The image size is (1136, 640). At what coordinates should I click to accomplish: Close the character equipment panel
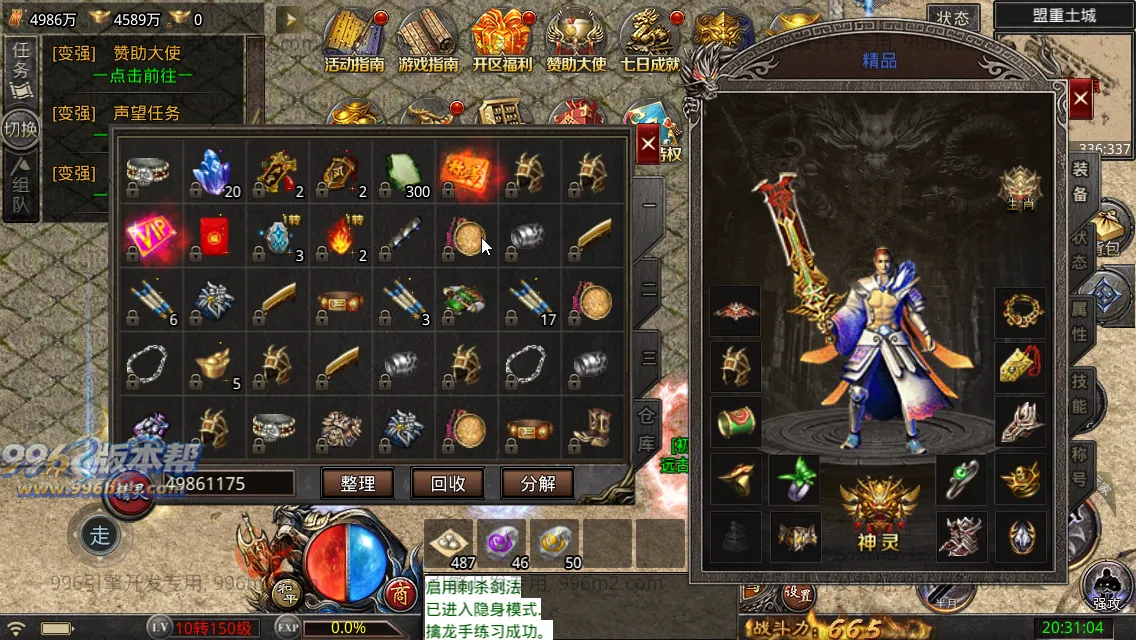[x=1080, y=99]
